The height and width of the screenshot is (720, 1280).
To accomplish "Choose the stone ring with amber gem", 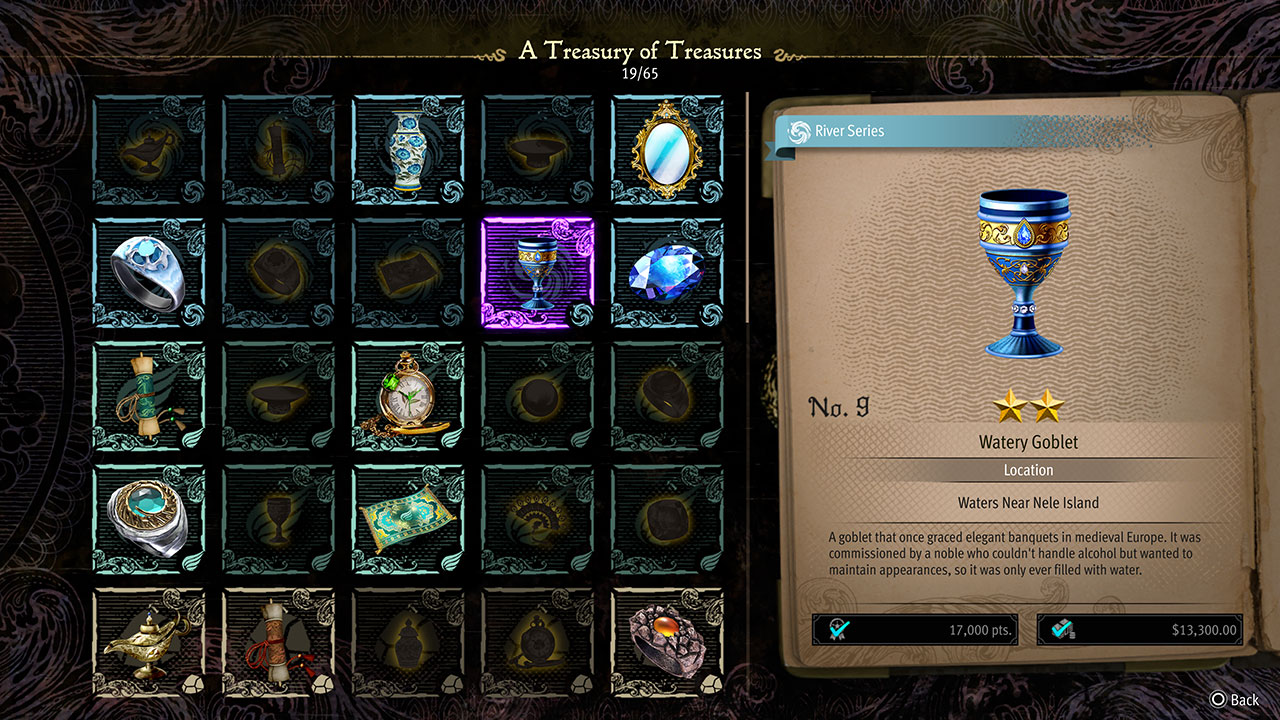I will coord(667,641).
